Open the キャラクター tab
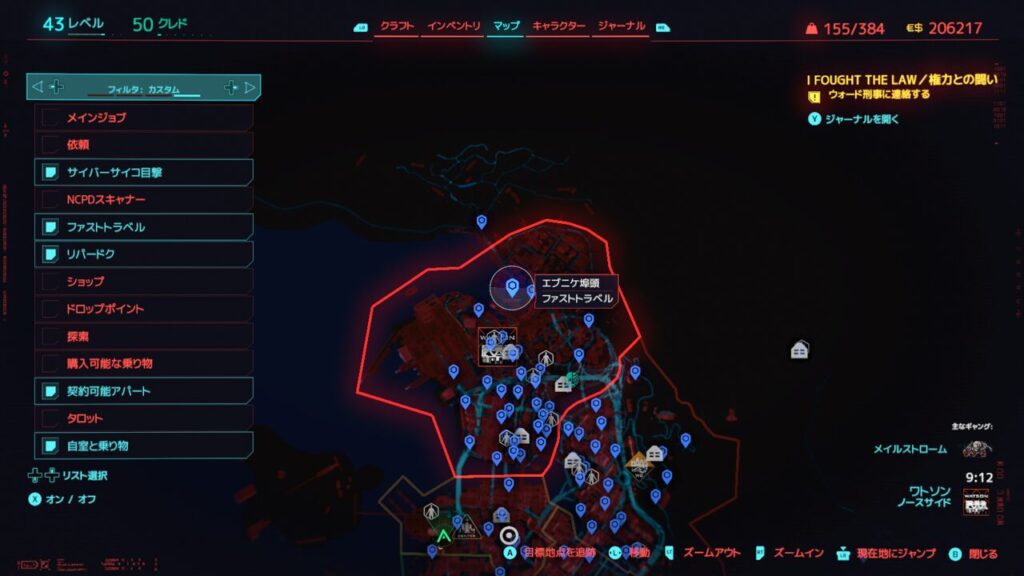The width and height of the screenshot is (1024, 576). pyautogui.click(x=559, y=26)
